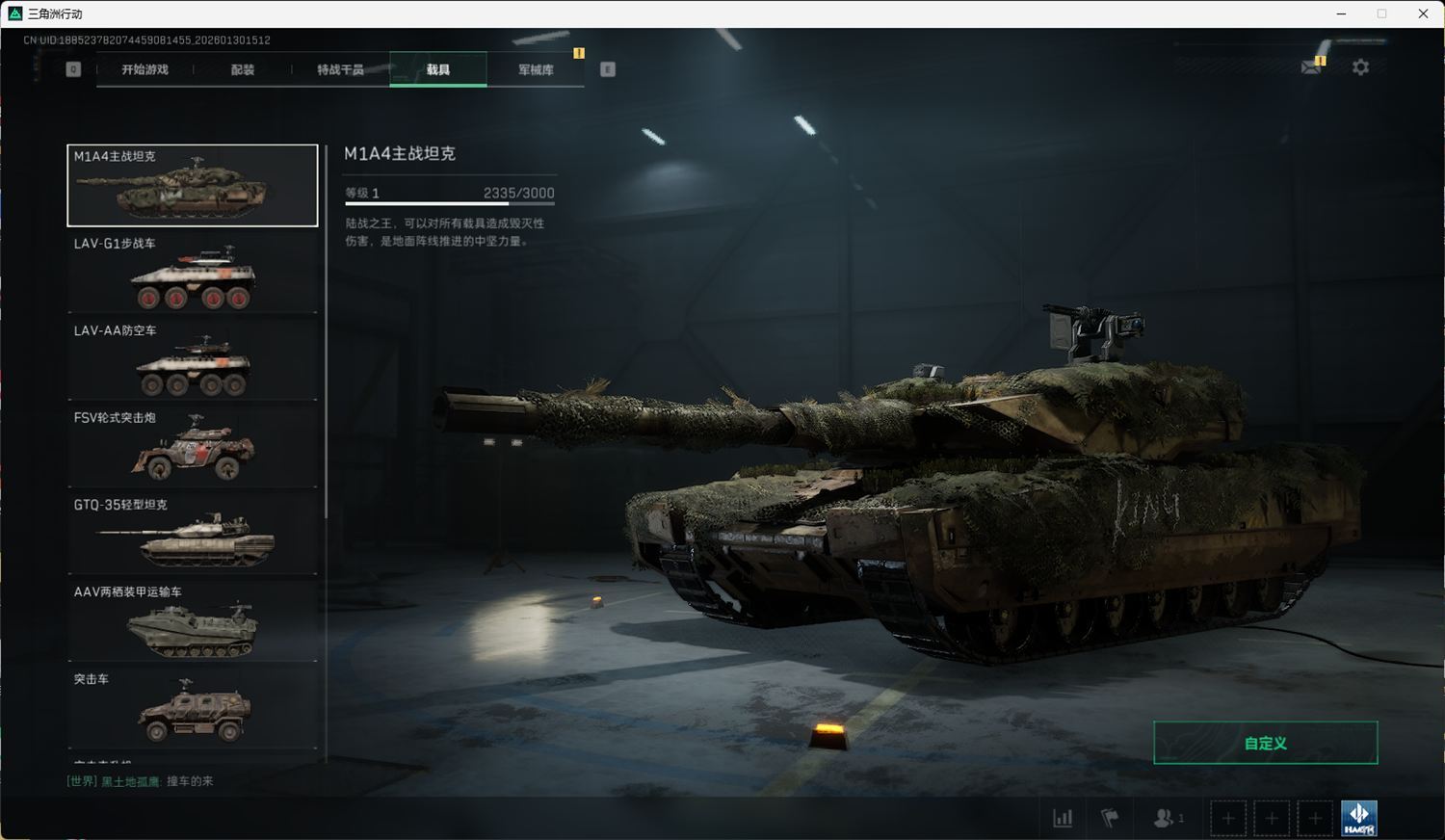Open the 军械库 armory tab
The image size is (1445, 840).
coord(536,69)
